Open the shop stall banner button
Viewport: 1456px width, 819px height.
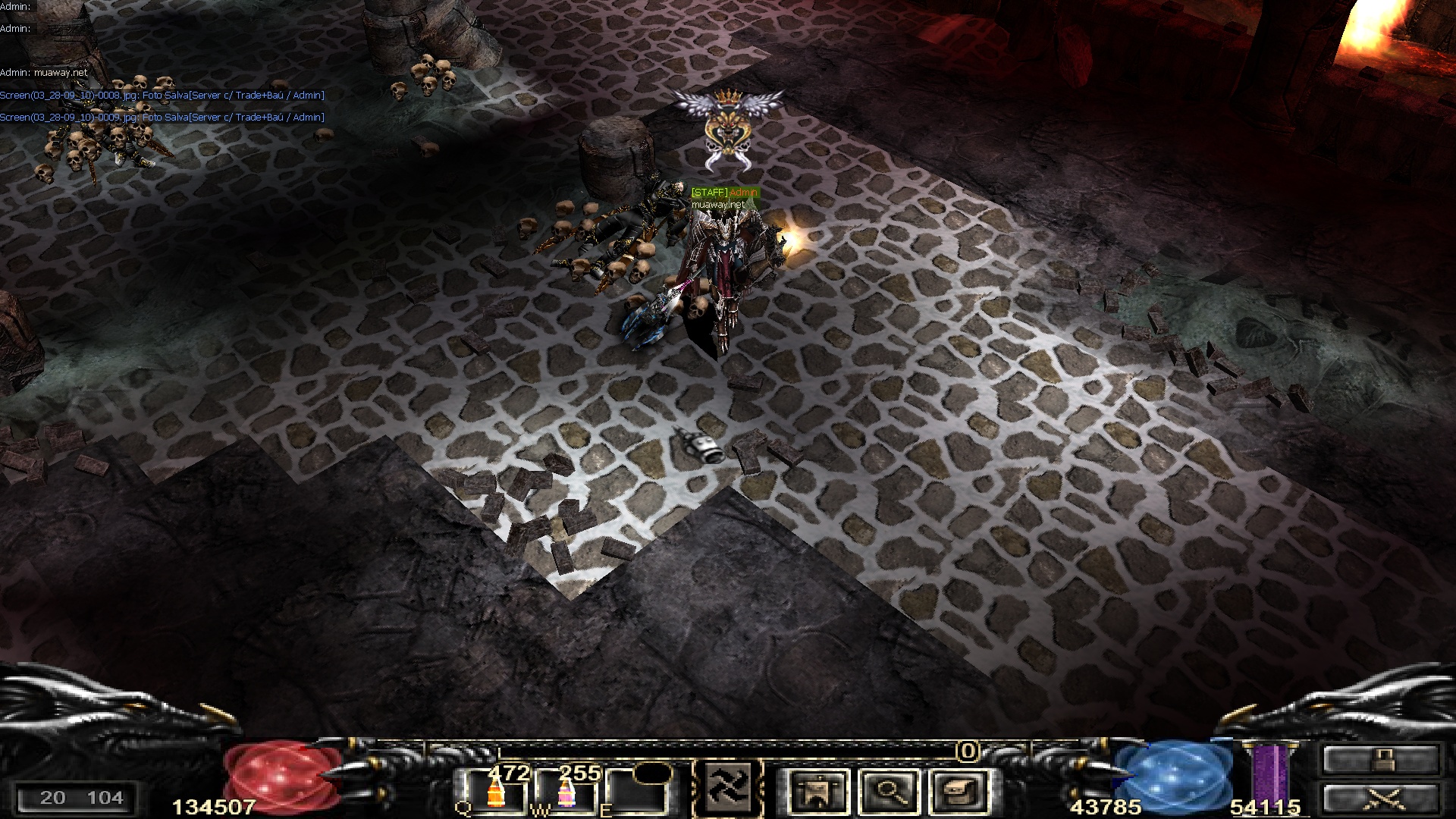tap(818, 791)
